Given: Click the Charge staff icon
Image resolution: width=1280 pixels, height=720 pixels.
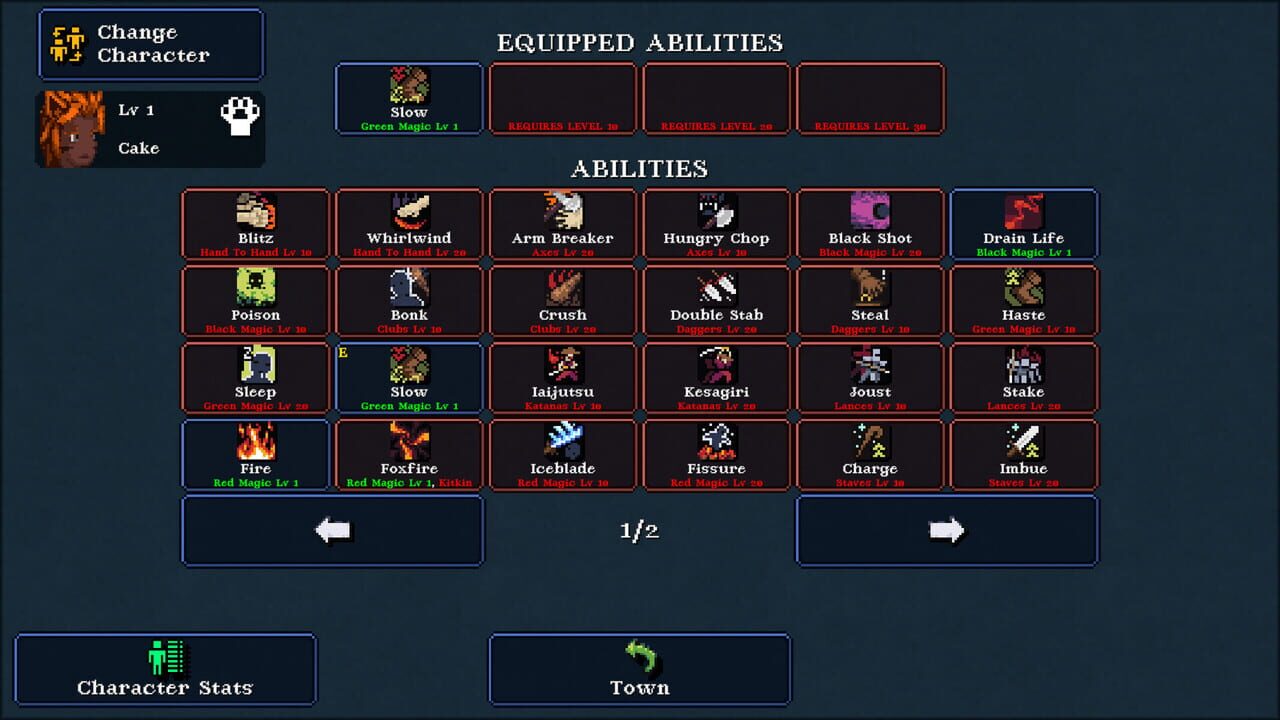Looking at the screenshot, I should [x=870, y=445].
